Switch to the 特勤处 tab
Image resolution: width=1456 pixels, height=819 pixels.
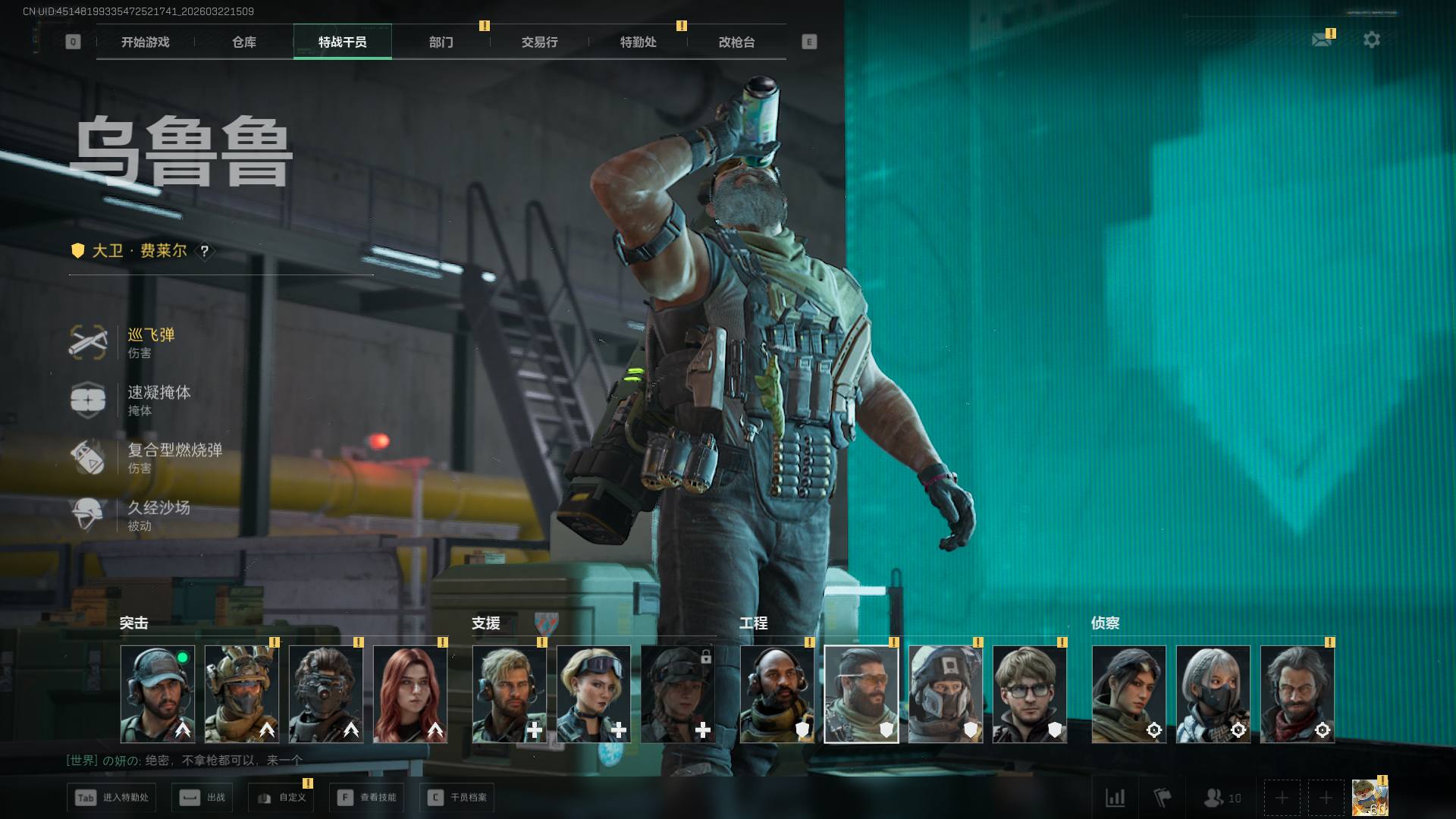[638, 42]
